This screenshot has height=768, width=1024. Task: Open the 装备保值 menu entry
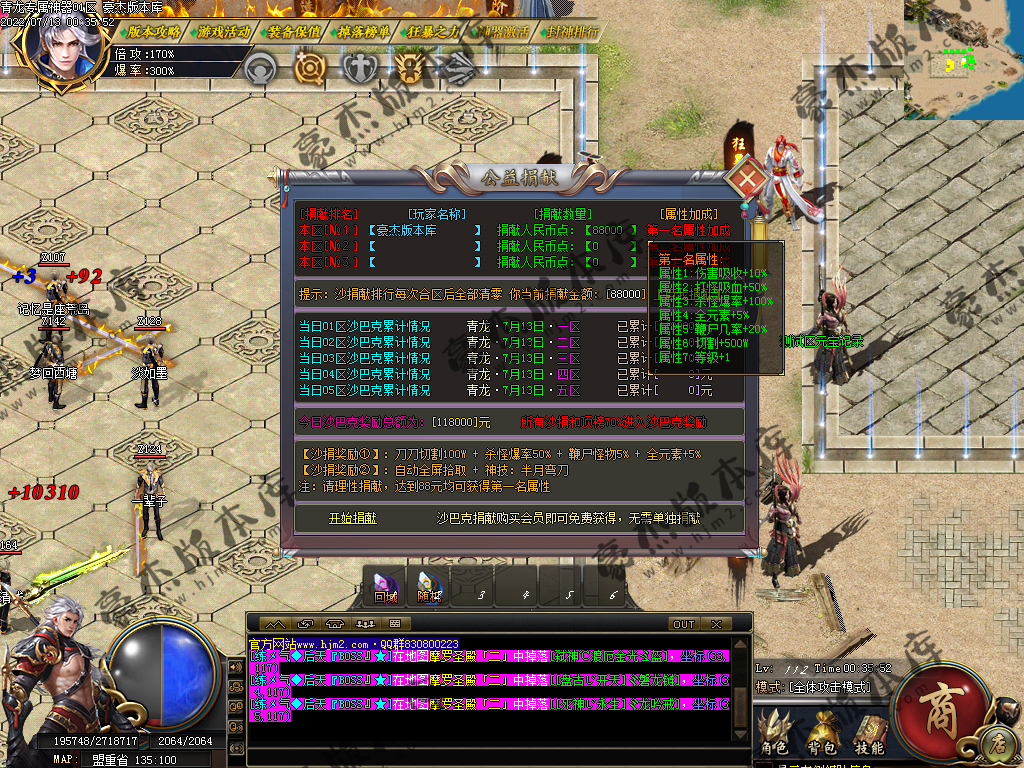(293, 31)
